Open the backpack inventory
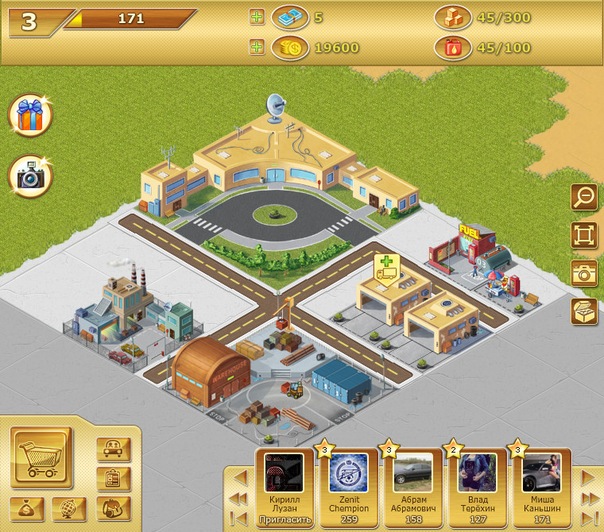 112,509
